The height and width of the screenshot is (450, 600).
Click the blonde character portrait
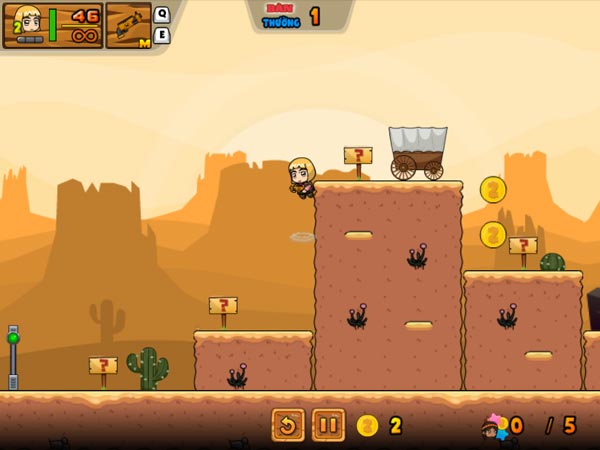click(x=27, y=23)
